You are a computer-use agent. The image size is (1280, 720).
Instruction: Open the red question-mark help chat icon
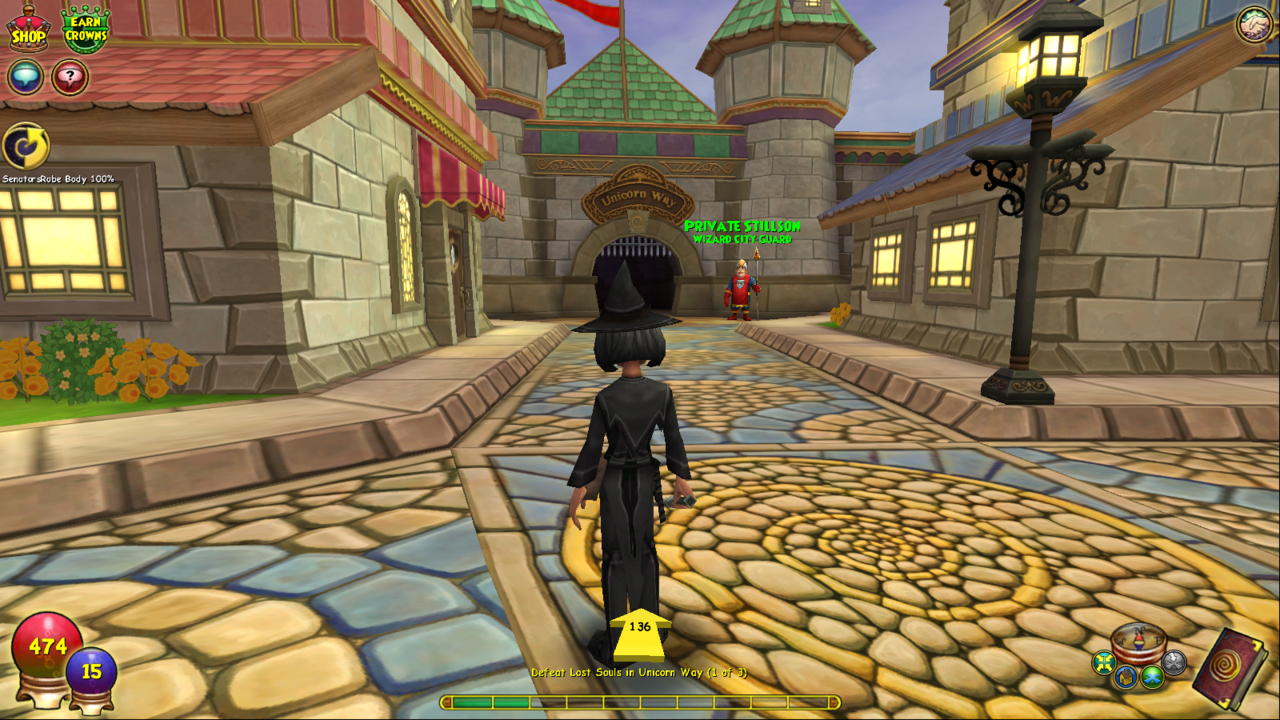70,77
